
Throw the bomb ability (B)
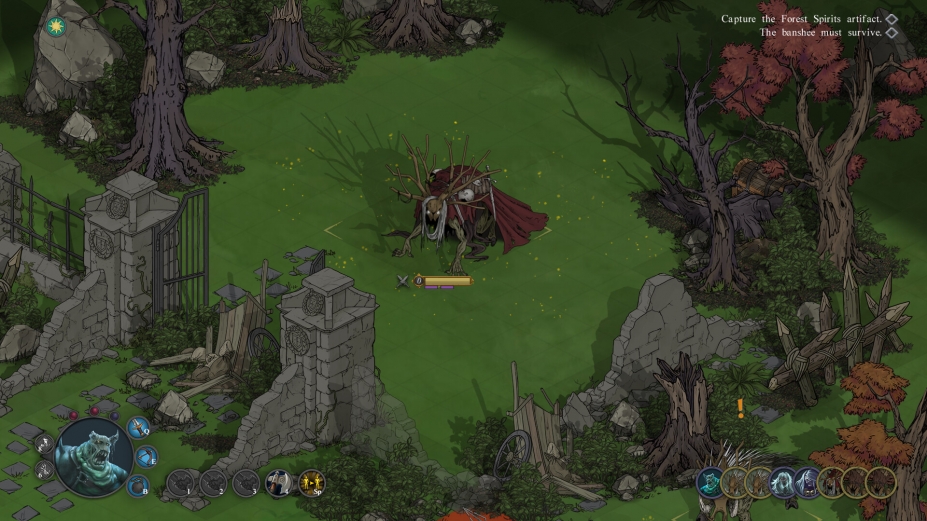(138, 486)
